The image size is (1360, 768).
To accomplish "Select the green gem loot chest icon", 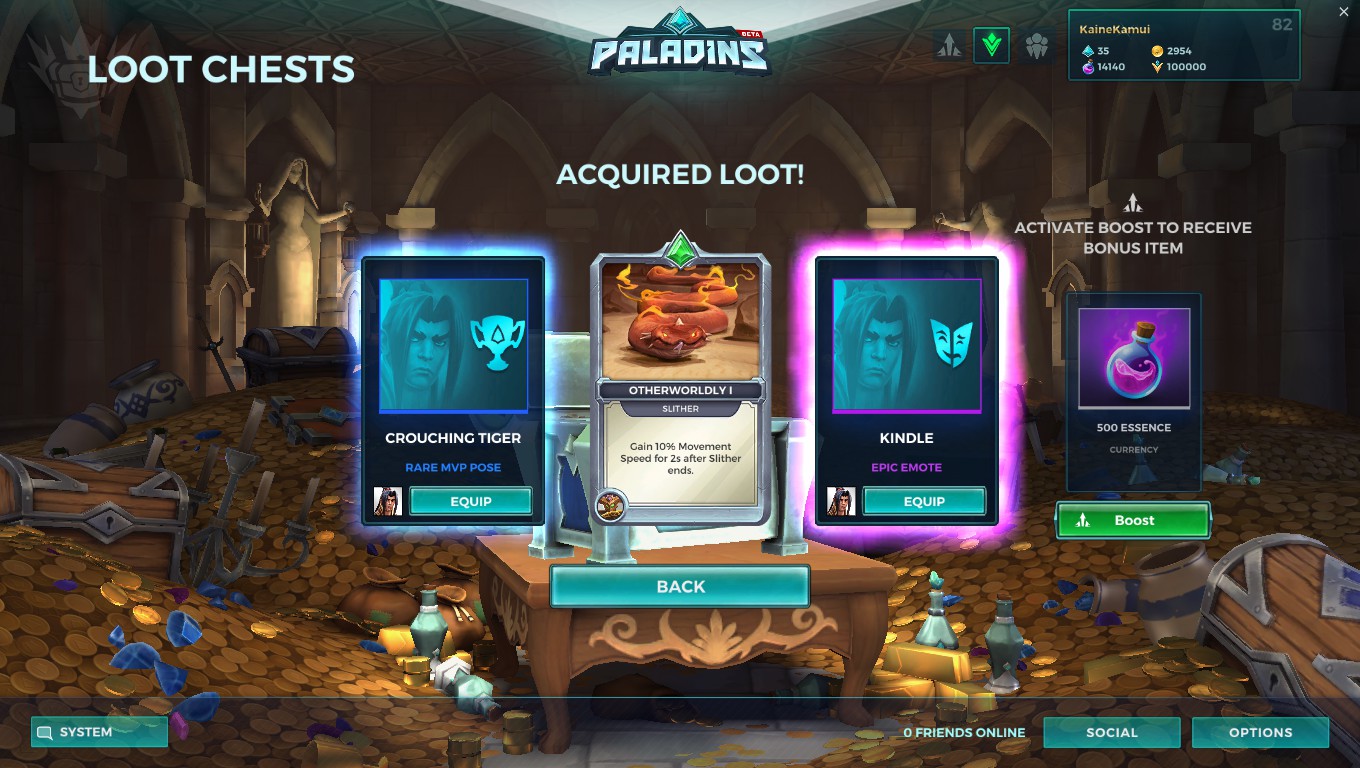I will (x=991, y=44).
